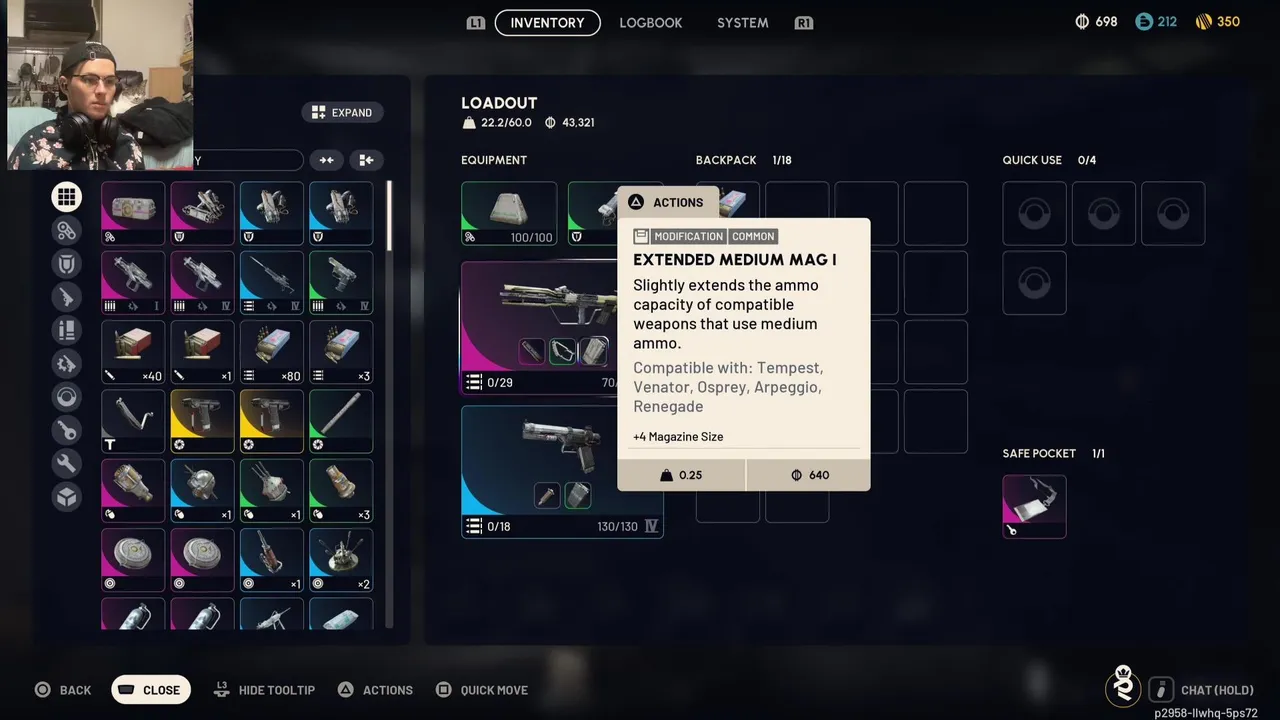Select the safe pocket item
Image resolution: width=1280 pixels, height=720 pixels.
pyautogui.click(x=1034, y=506)
